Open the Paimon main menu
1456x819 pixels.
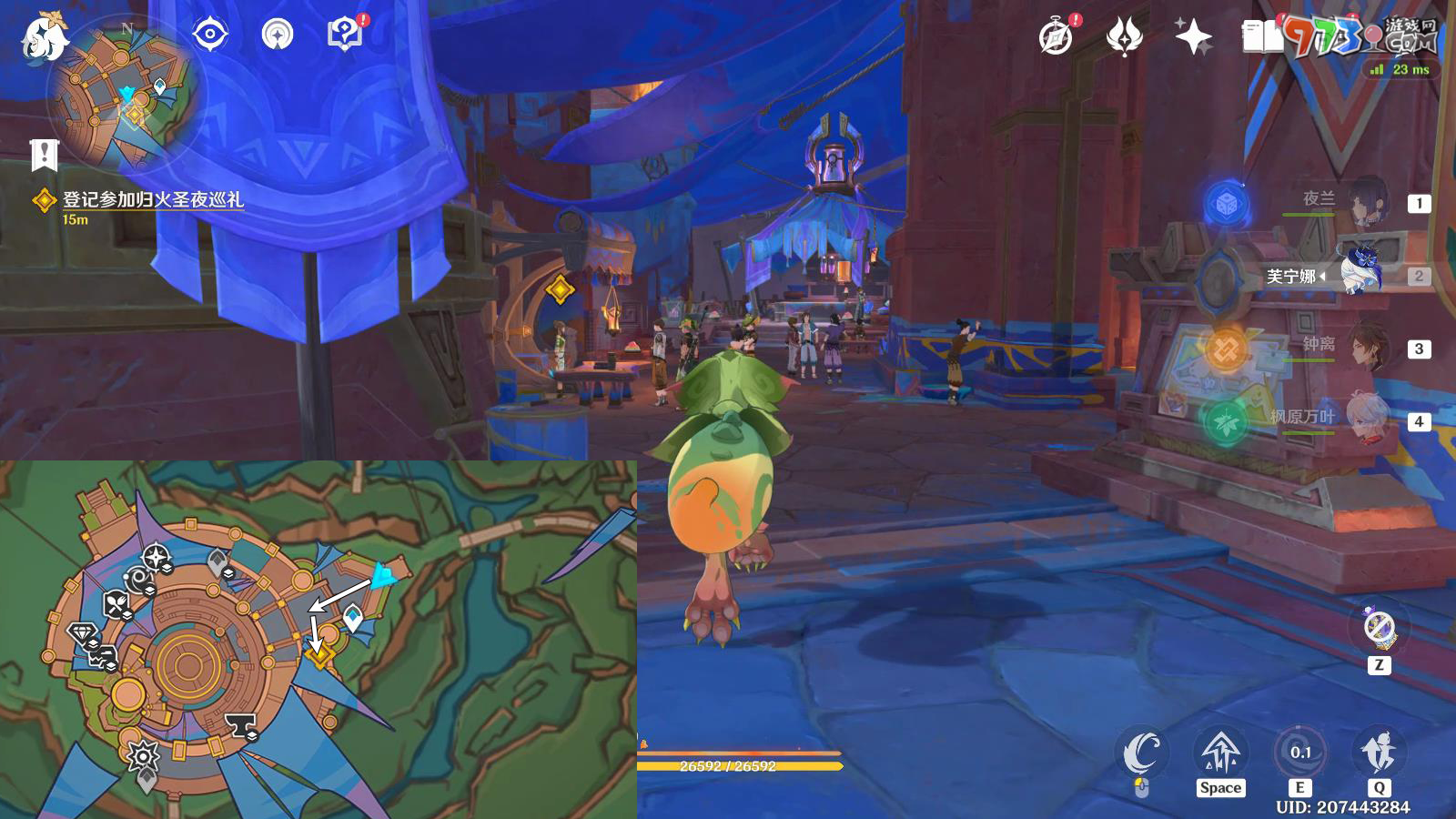(44, 38)
